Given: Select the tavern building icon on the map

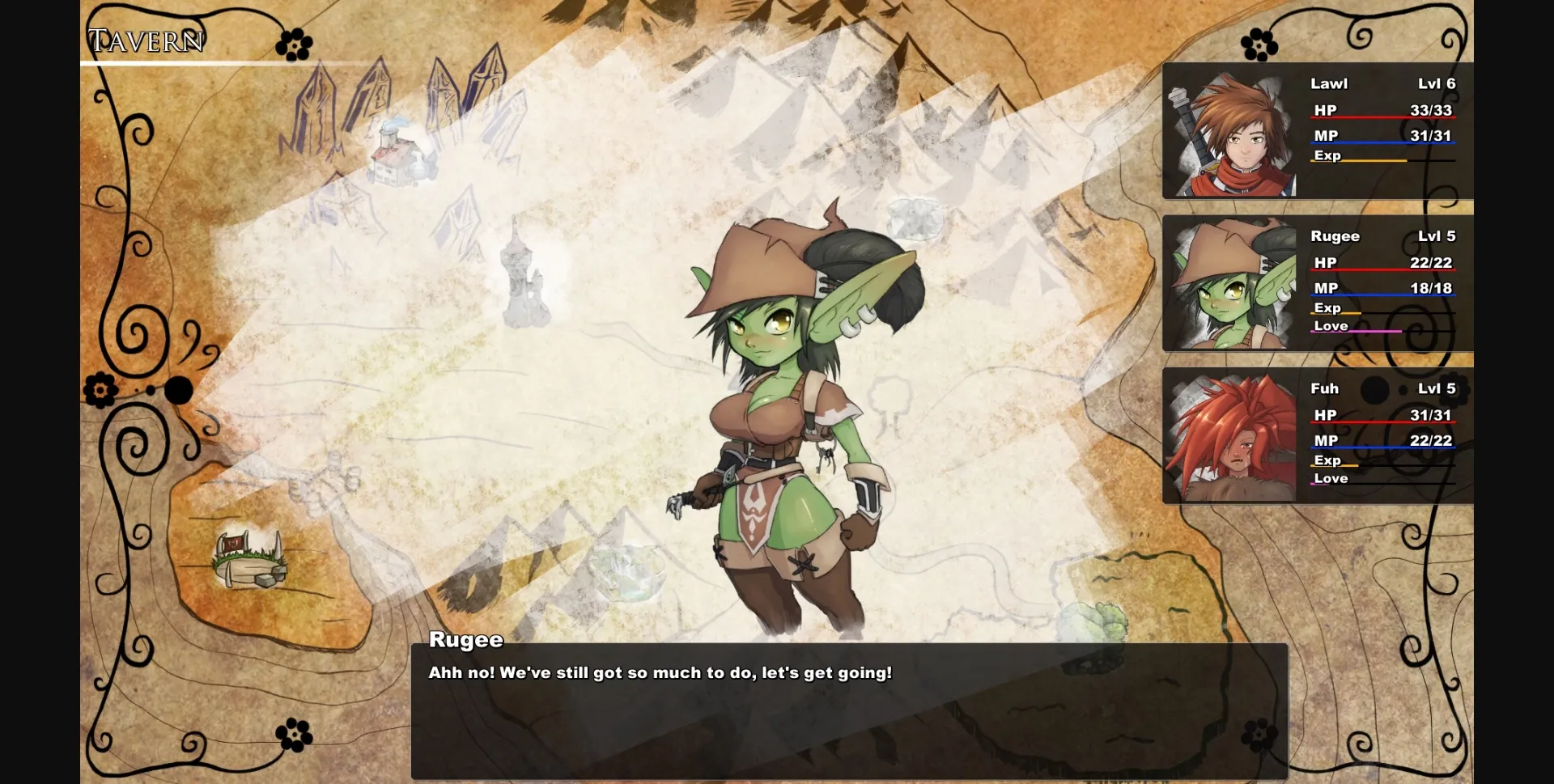Looking at the screenshot, I should [394, 154].
